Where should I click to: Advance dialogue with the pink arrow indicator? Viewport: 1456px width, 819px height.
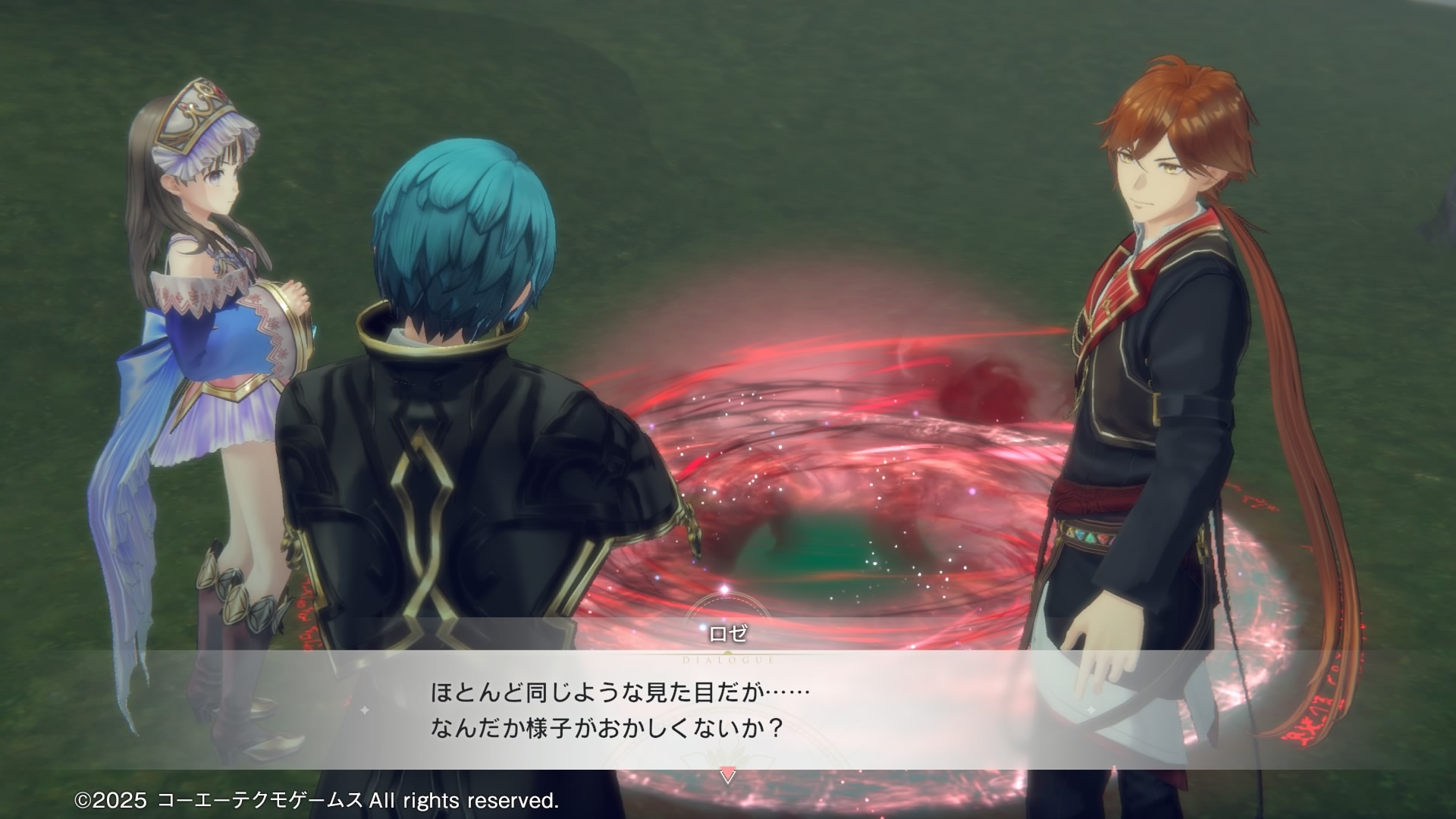click(x=727, y=776)
